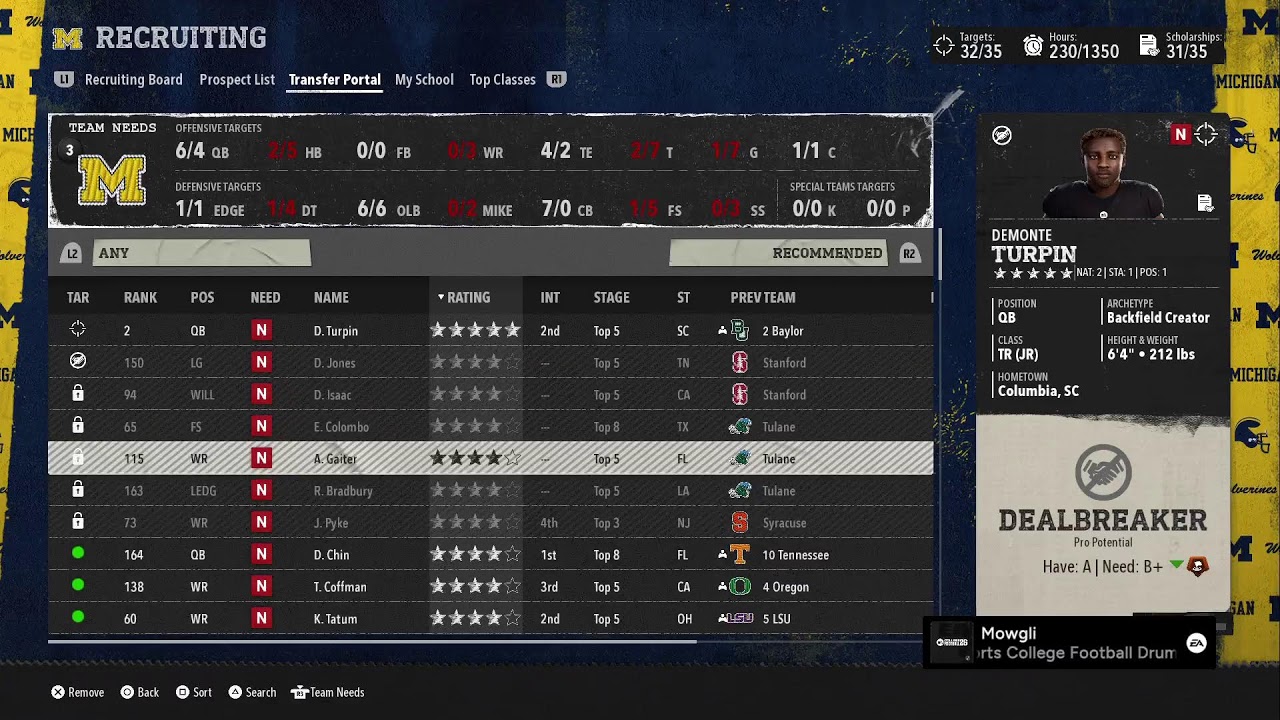The width and height of the screenshot is (1280, 720).
Task: Open the ANY position filter
Action: tap(201, 253)
